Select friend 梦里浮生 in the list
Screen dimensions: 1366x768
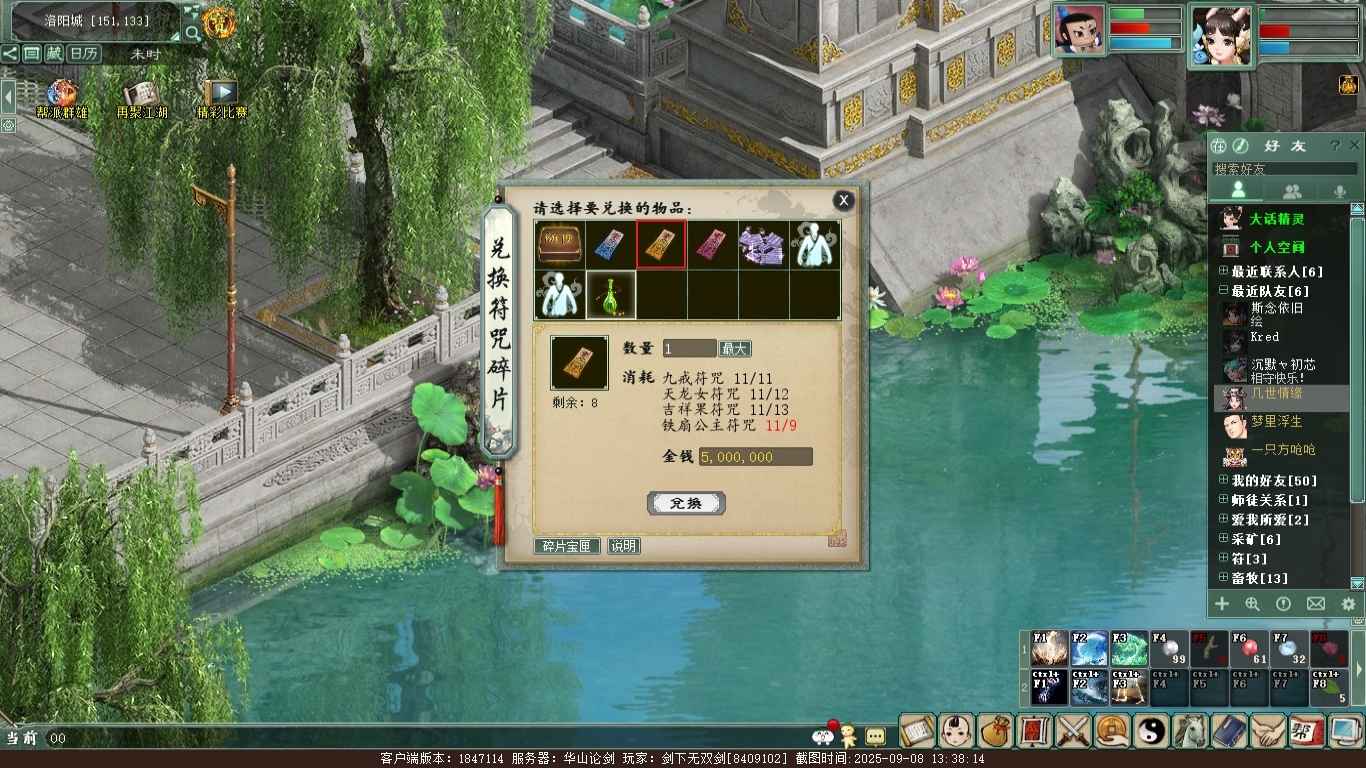click(1276, 422)
